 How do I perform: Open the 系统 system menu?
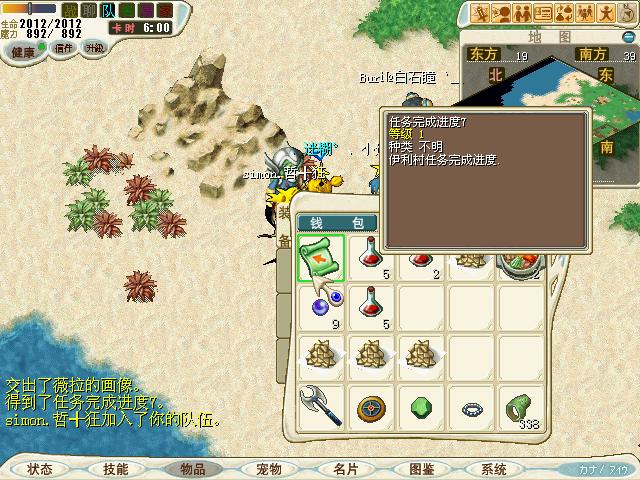[494, 468]
